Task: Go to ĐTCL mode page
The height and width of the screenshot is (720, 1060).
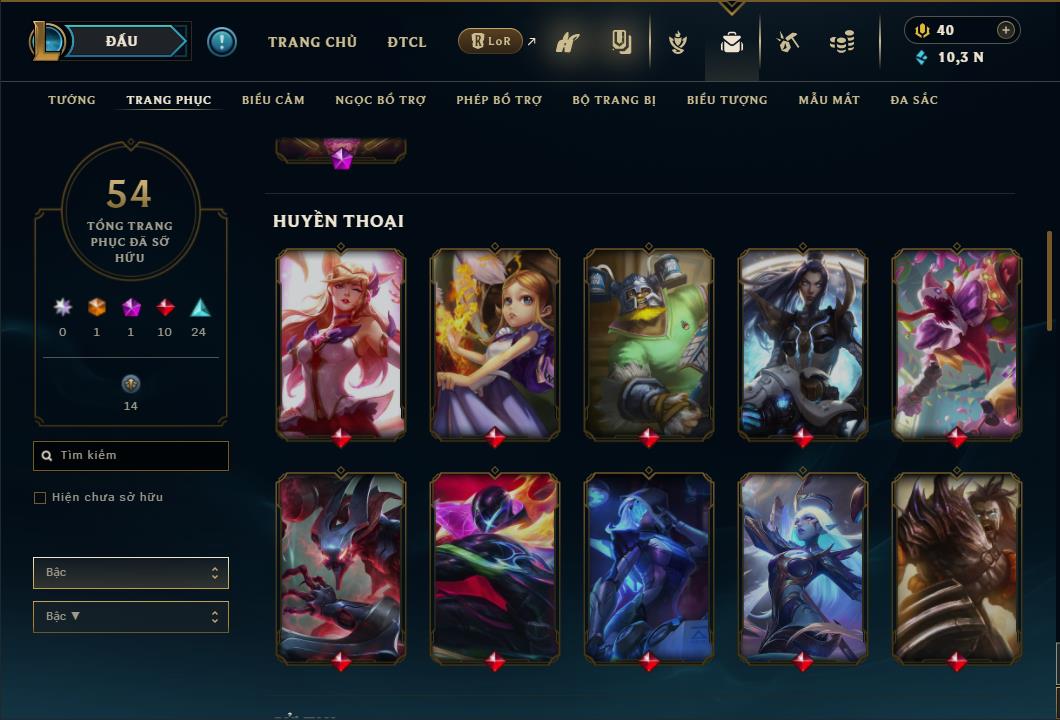Action: 407,42
